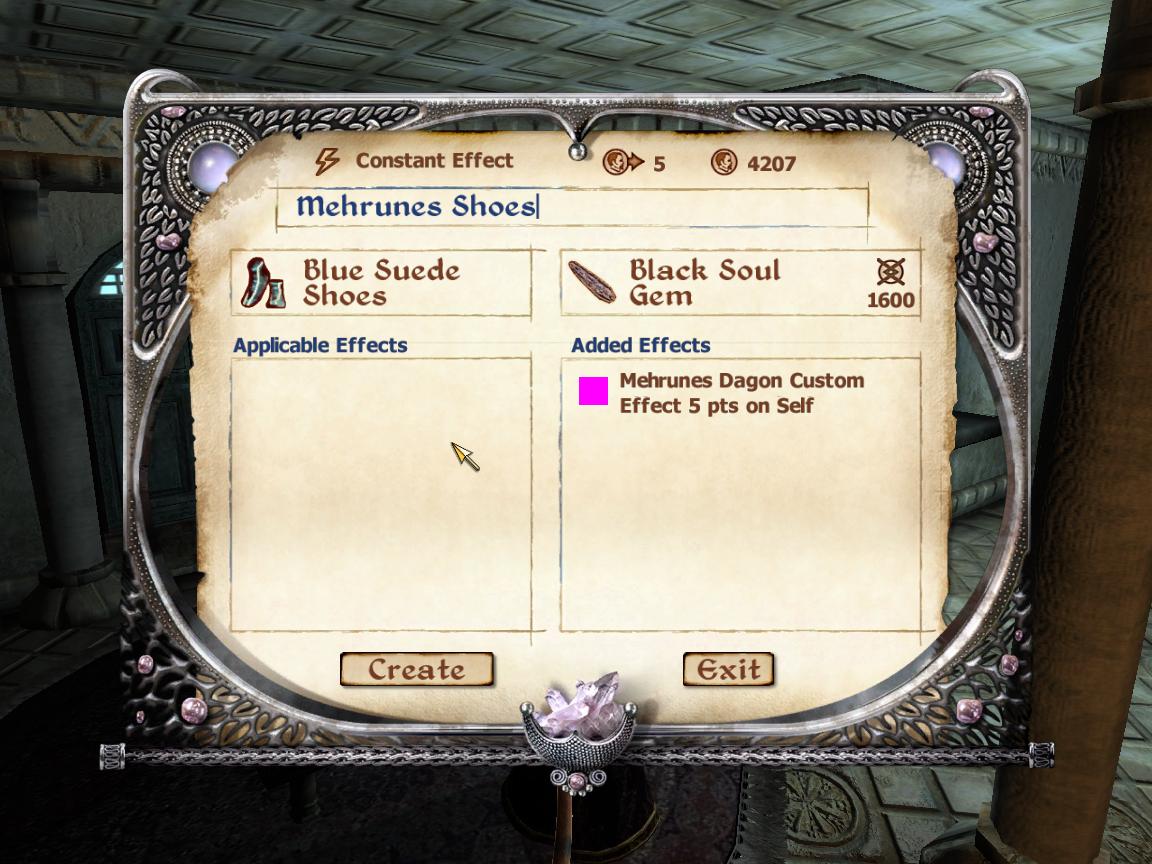Viewport: 1152px width, 864px height.
Task: Click the Create button
Action: point(416,670)
